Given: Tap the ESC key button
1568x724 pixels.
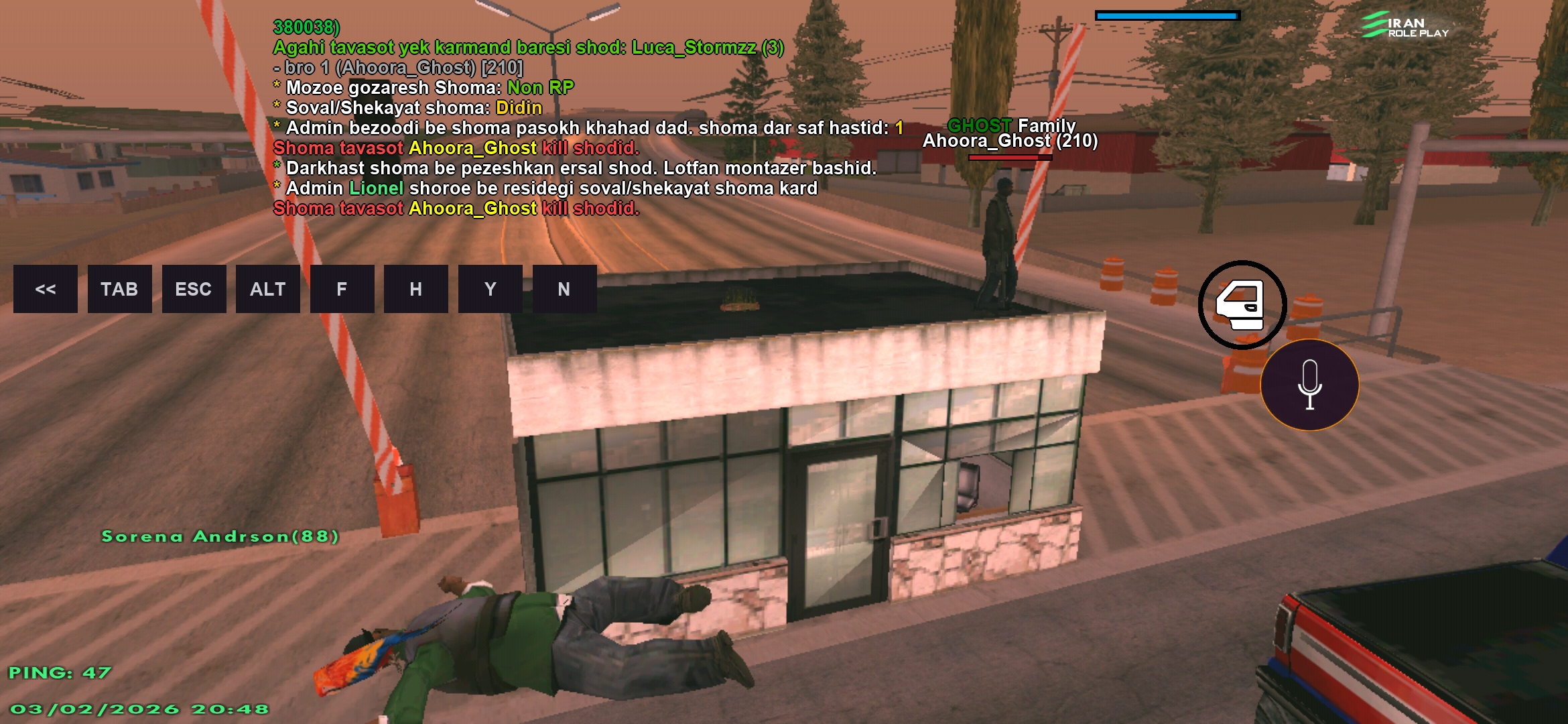Looking at the screenshot, I should (194, 289).
